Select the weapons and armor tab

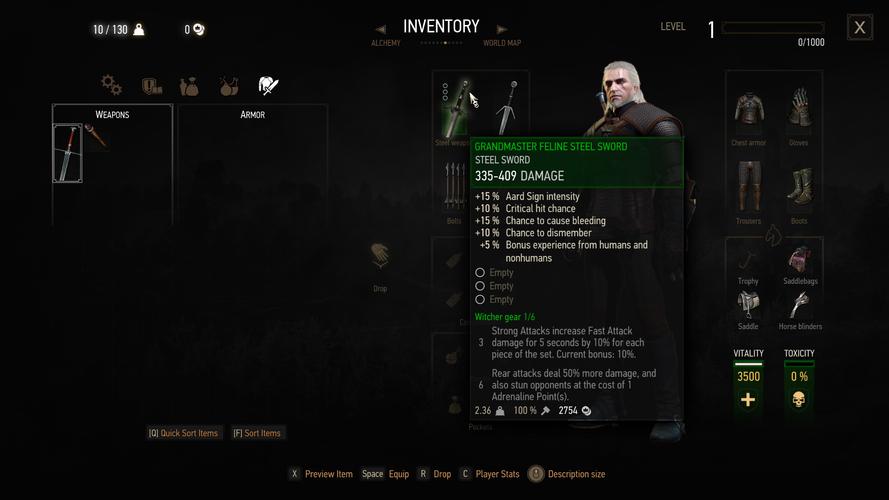click(x=268, y=85)
